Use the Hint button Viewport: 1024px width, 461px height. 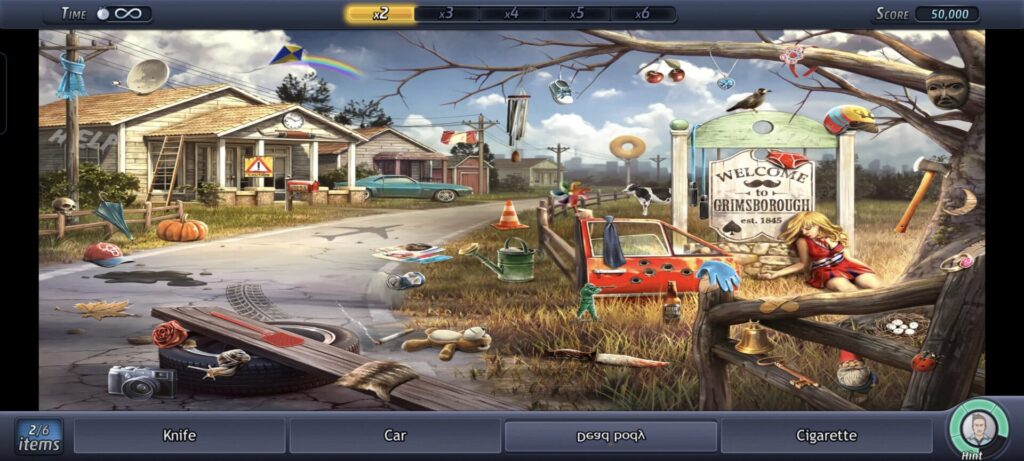[x=978, y=430]
